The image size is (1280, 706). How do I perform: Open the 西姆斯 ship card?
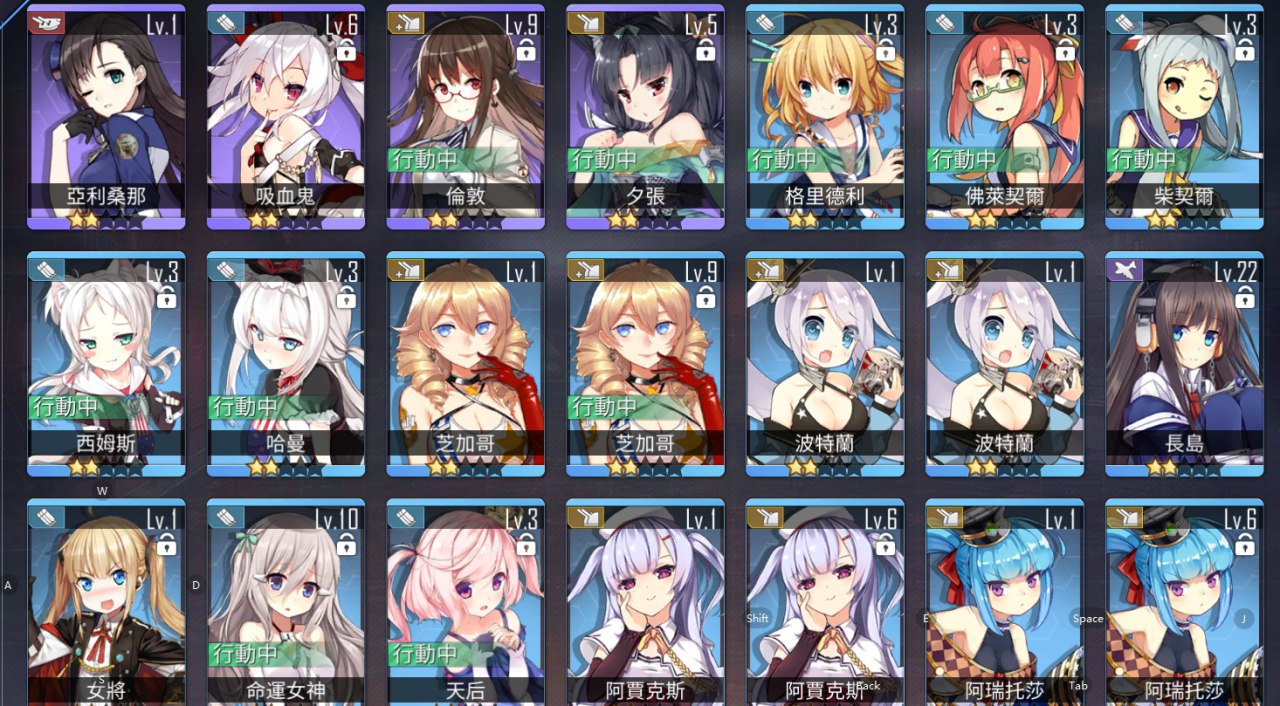pyautogui.click(x=106, y=360)
